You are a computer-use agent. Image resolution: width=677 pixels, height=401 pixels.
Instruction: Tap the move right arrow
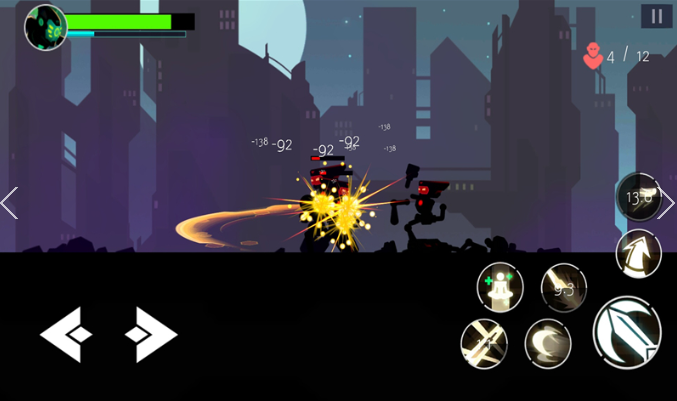pos(151,335)
